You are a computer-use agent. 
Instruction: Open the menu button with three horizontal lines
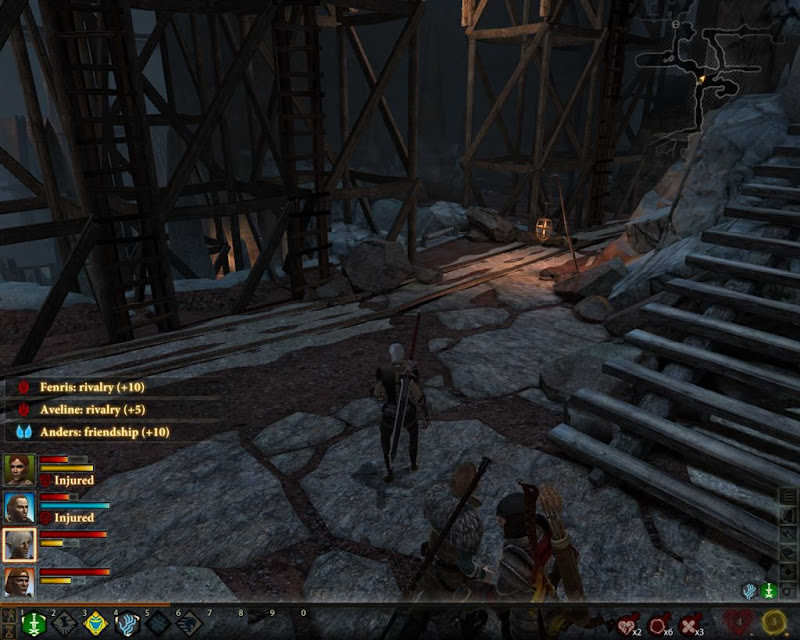[x=789, y=497]
